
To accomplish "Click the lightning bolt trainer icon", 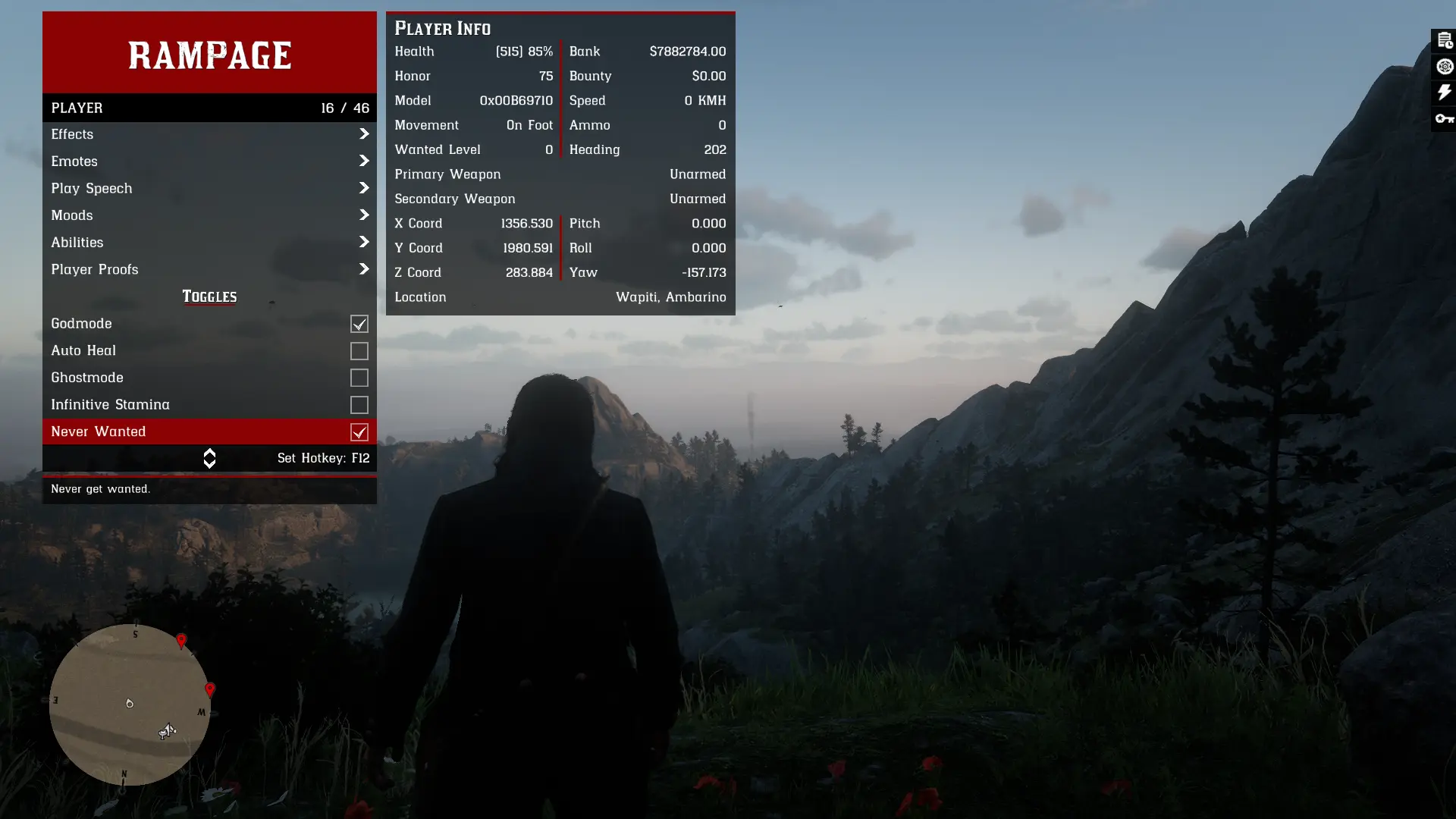I will coord(1443,93).
